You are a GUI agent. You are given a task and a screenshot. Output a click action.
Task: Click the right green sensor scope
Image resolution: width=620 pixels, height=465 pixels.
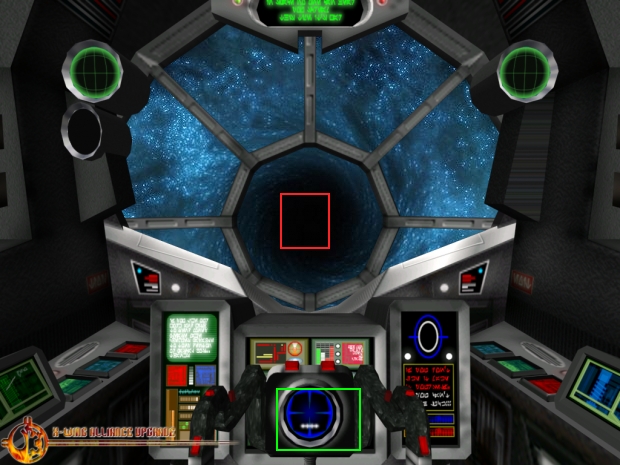coord(525,69)
